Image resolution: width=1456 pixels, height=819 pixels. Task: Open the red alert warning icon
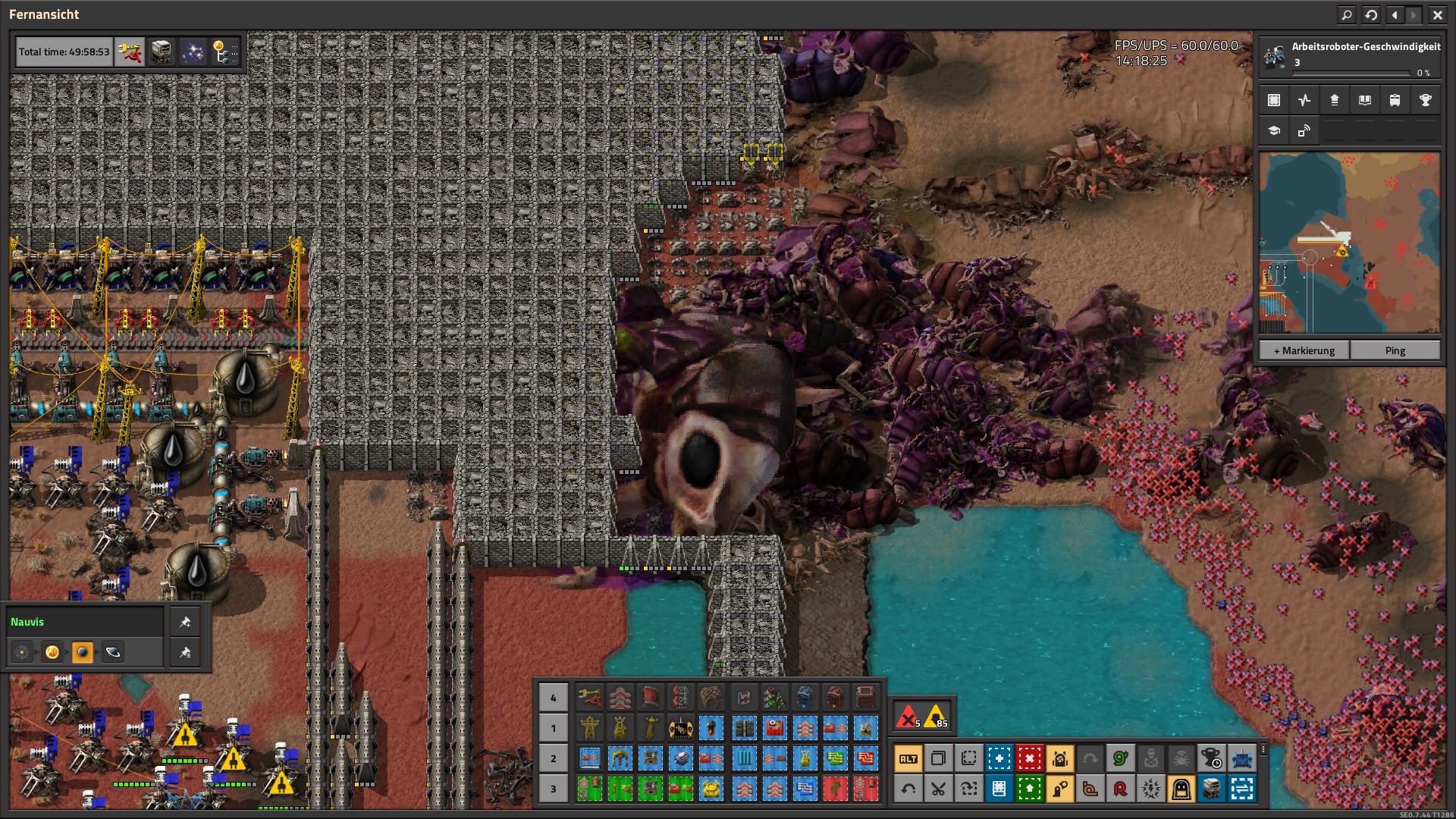click(908, 716)
